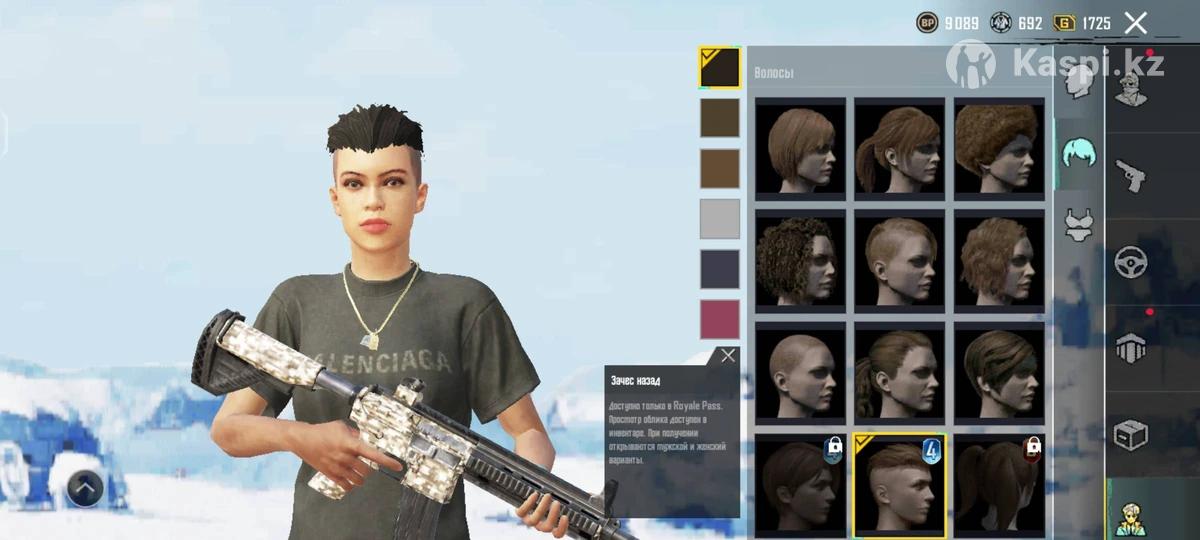Apply the gray hair color swatch

point(719,218)
